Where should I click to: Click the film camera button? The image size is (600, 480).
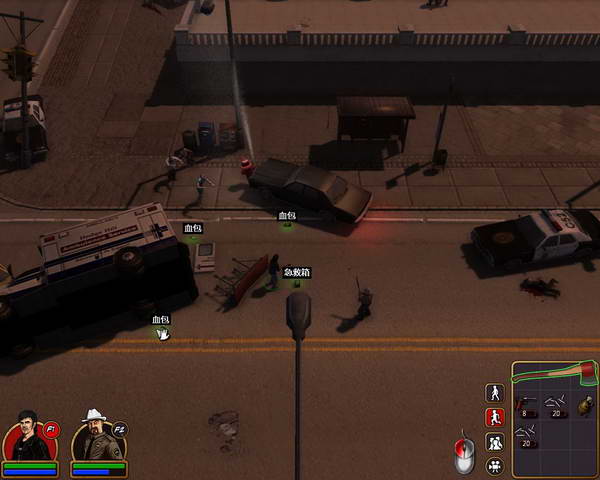click(x=494, y=465)
